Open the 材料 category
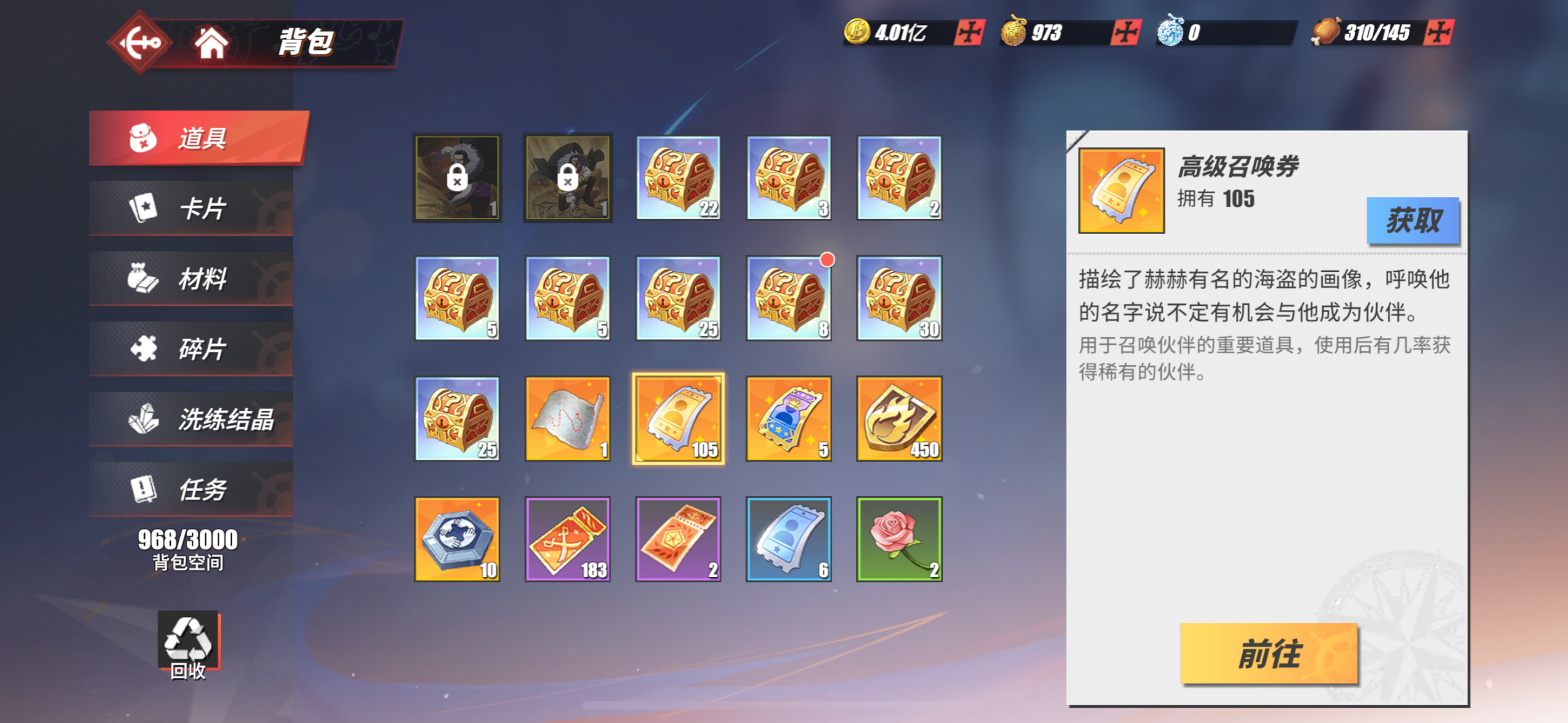 191,279
